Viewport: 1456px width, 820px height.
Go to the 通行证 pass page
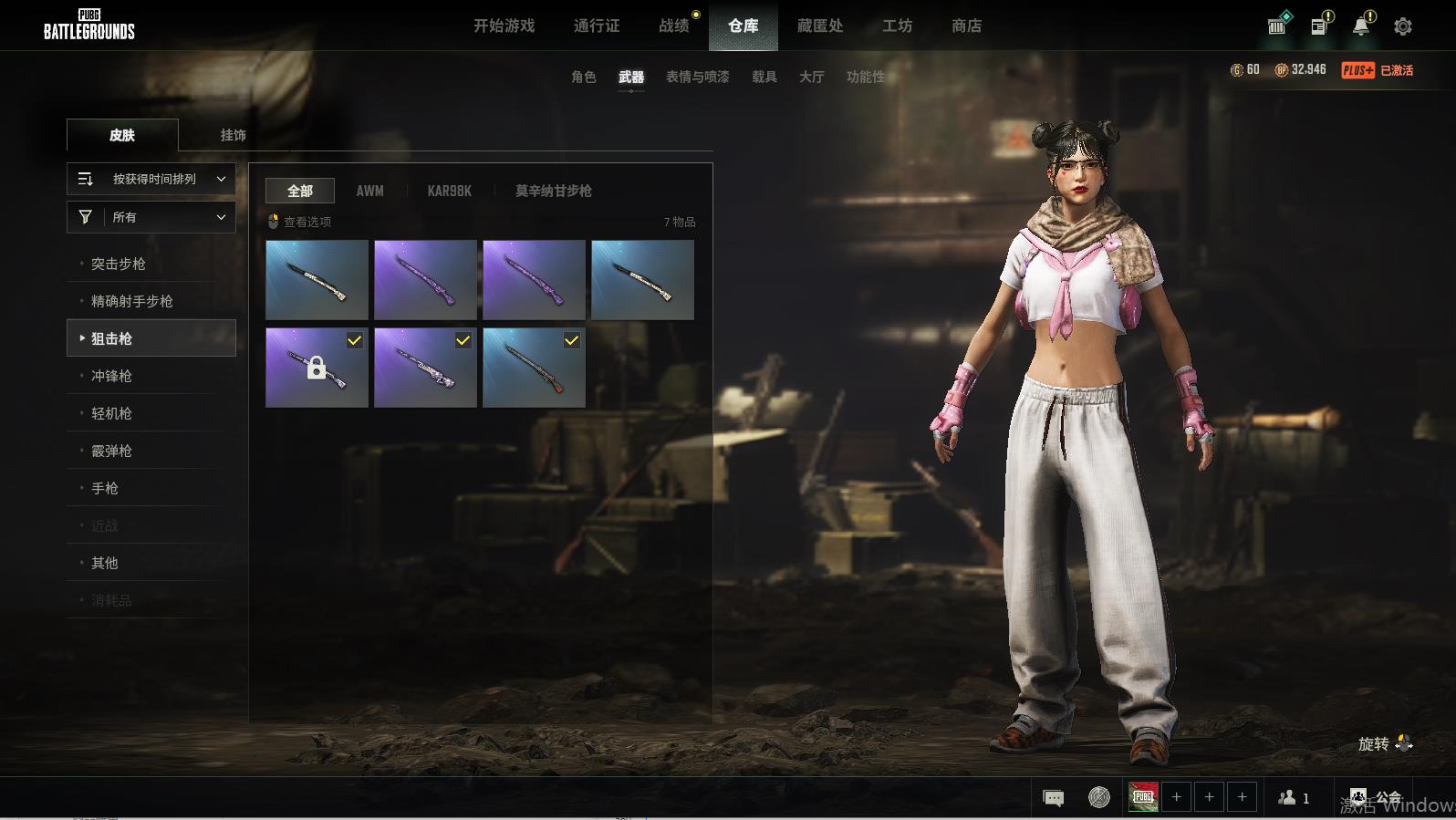[597, 26]
